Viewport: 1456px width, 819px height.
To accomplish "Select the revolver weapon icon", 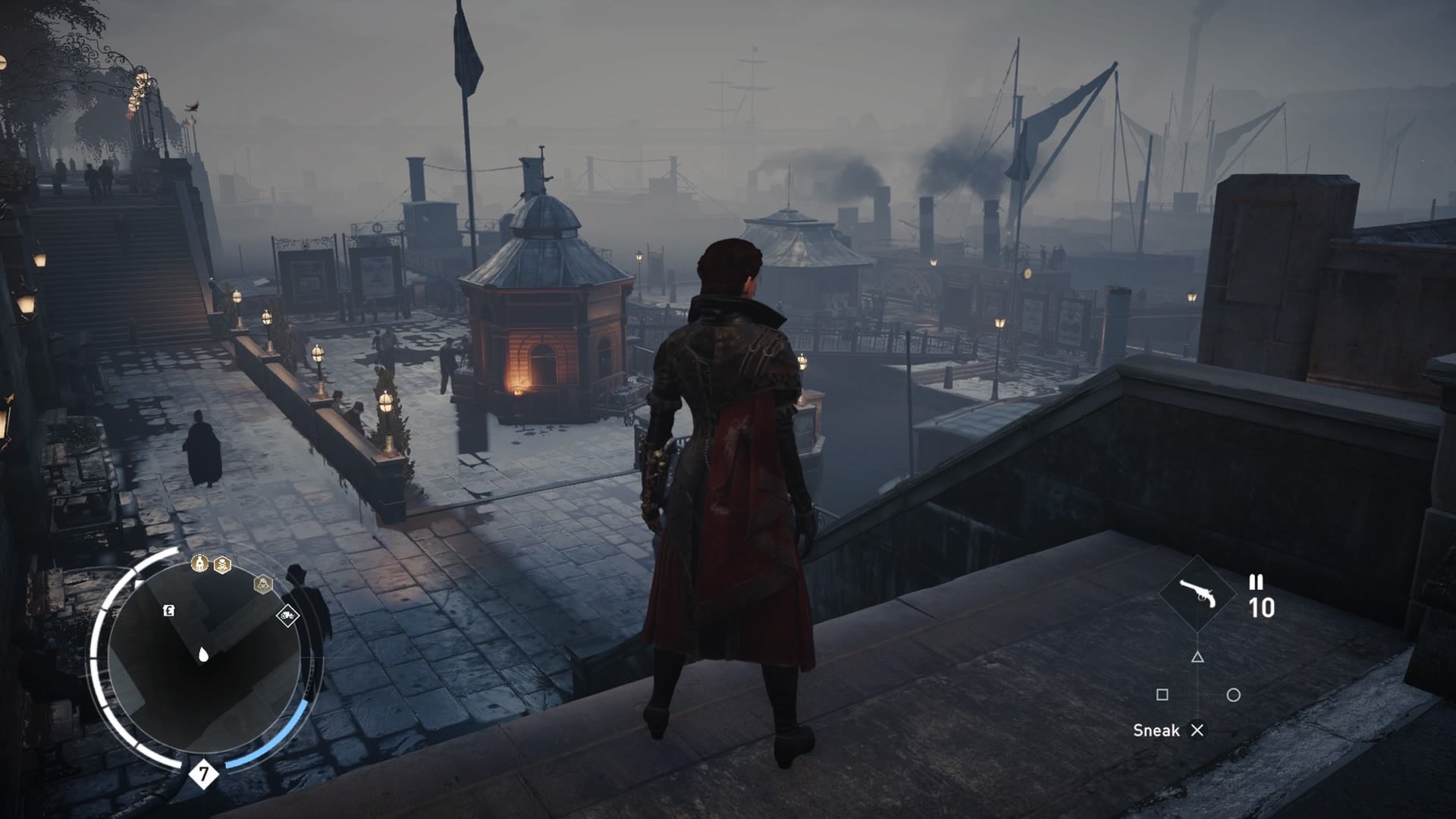I will 1198,593.
